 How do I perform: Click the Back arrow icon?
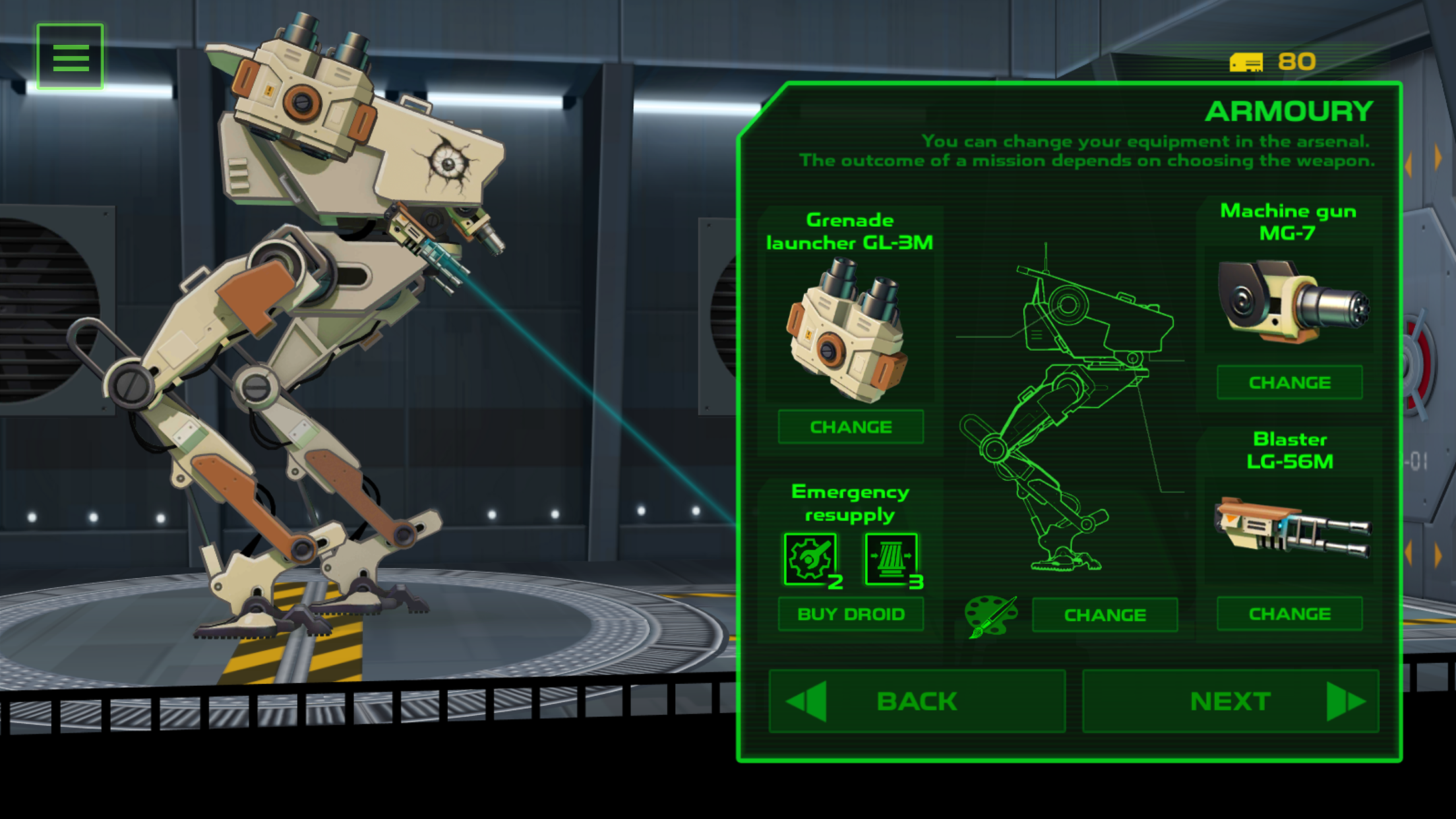click(x=806, y=700)
